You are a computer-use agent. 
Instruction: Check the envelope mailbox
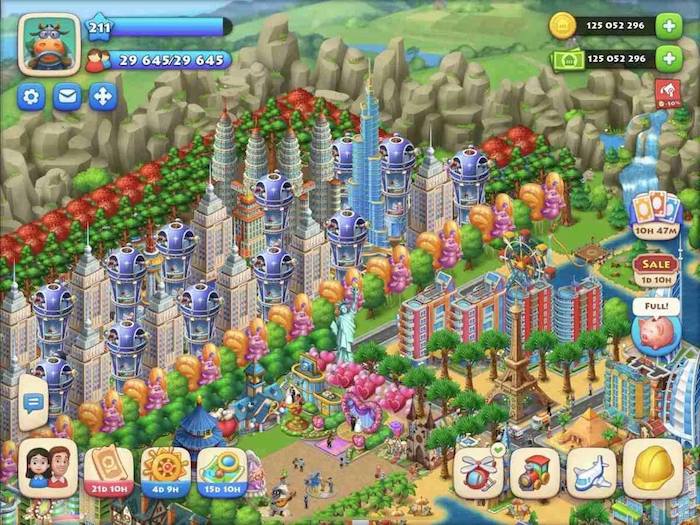click(67, 97)
